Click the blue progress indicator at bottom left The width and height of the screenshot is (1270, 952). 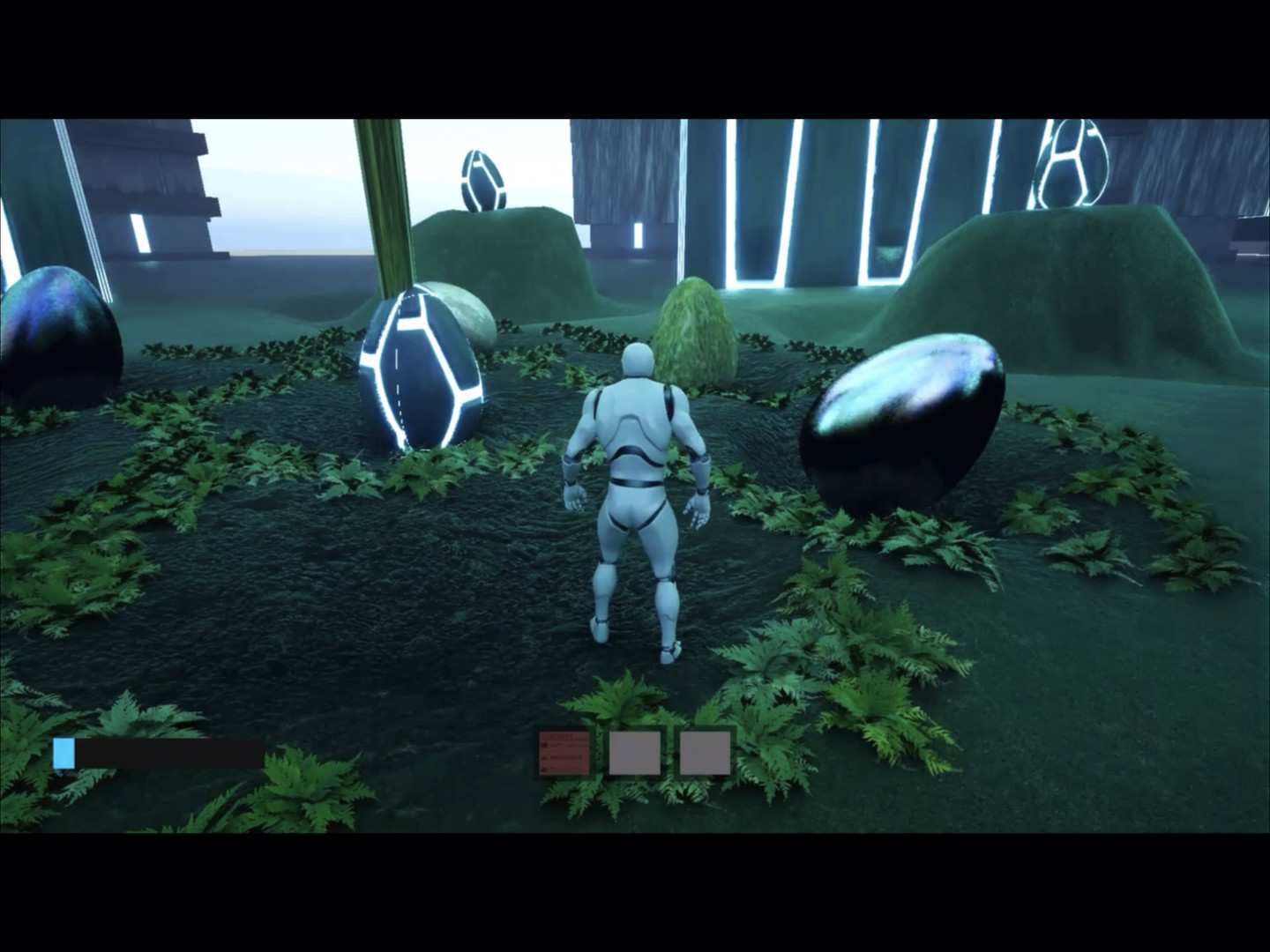(65, 752)
